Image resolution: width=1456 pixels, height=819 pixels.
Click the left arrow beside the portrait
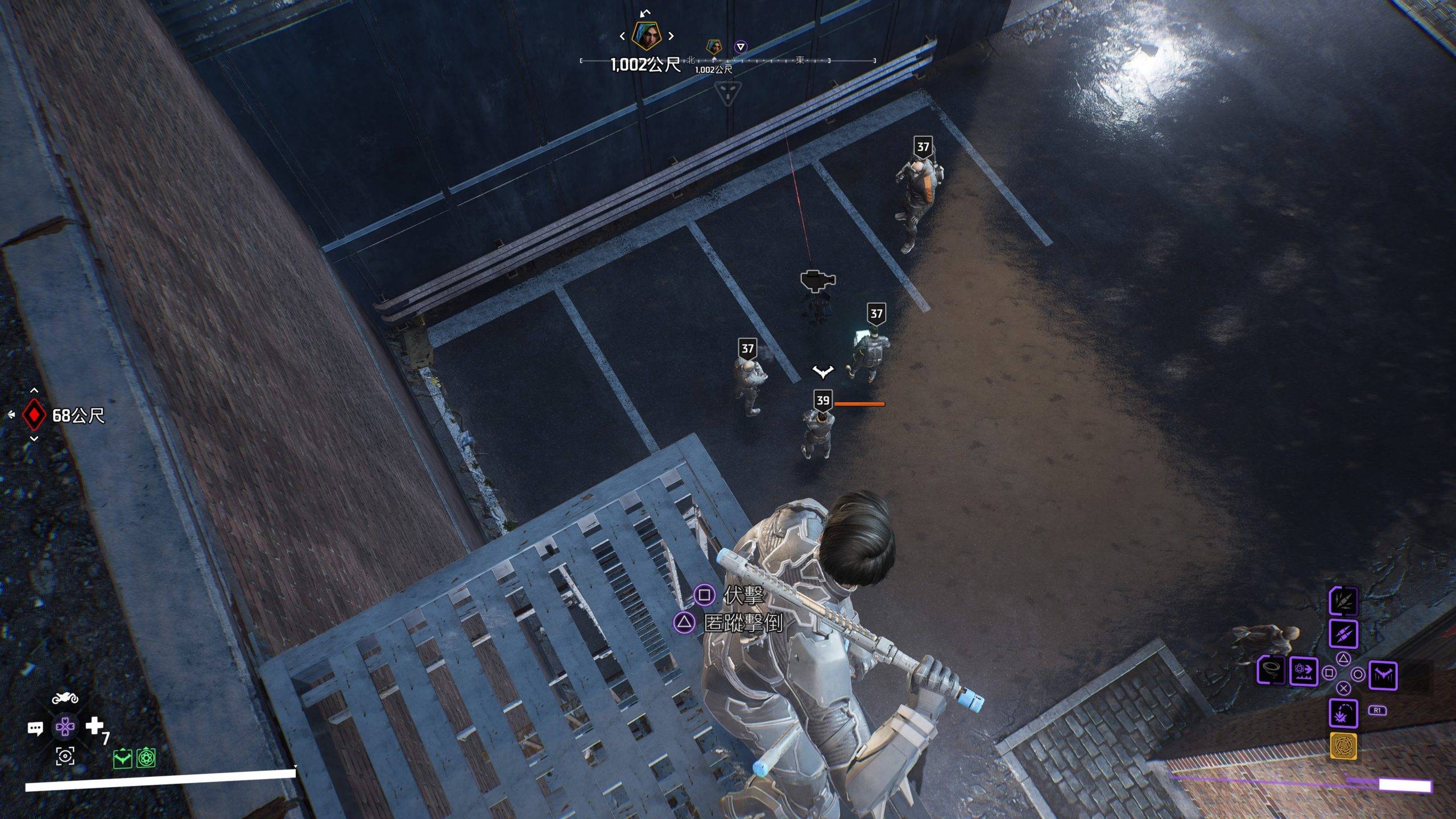coord(622,36)
